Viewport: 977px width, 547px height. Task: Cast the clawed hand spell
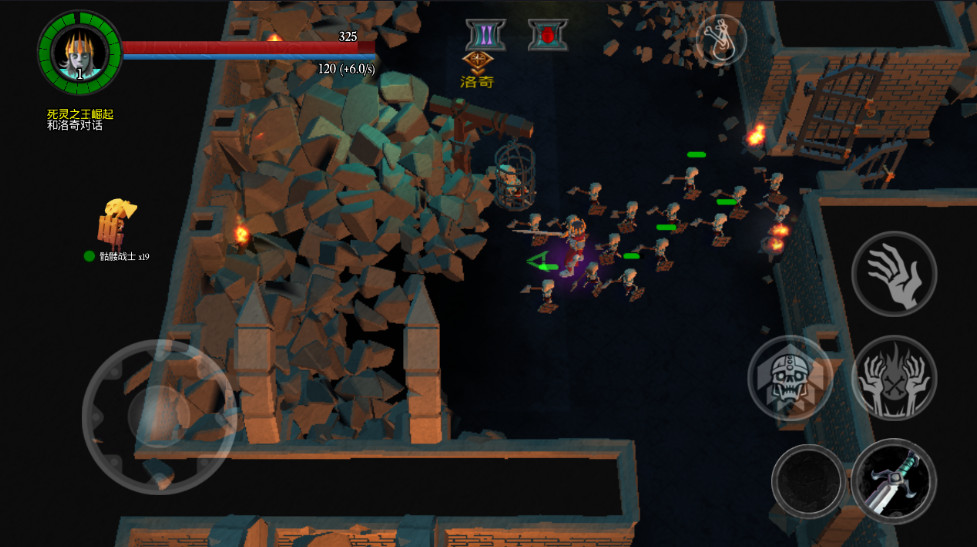[x=894, y=273]
